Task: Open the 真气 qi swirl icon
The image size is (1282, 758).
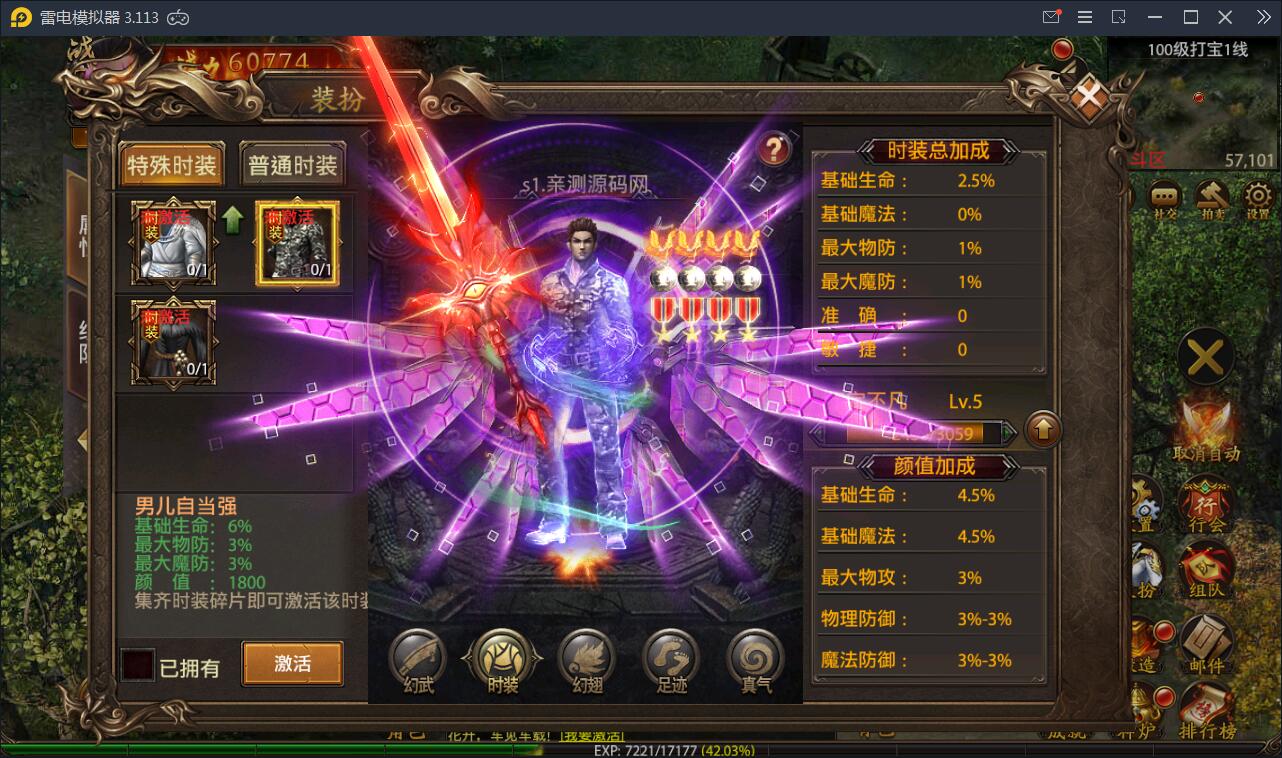Action: [755, 660]
